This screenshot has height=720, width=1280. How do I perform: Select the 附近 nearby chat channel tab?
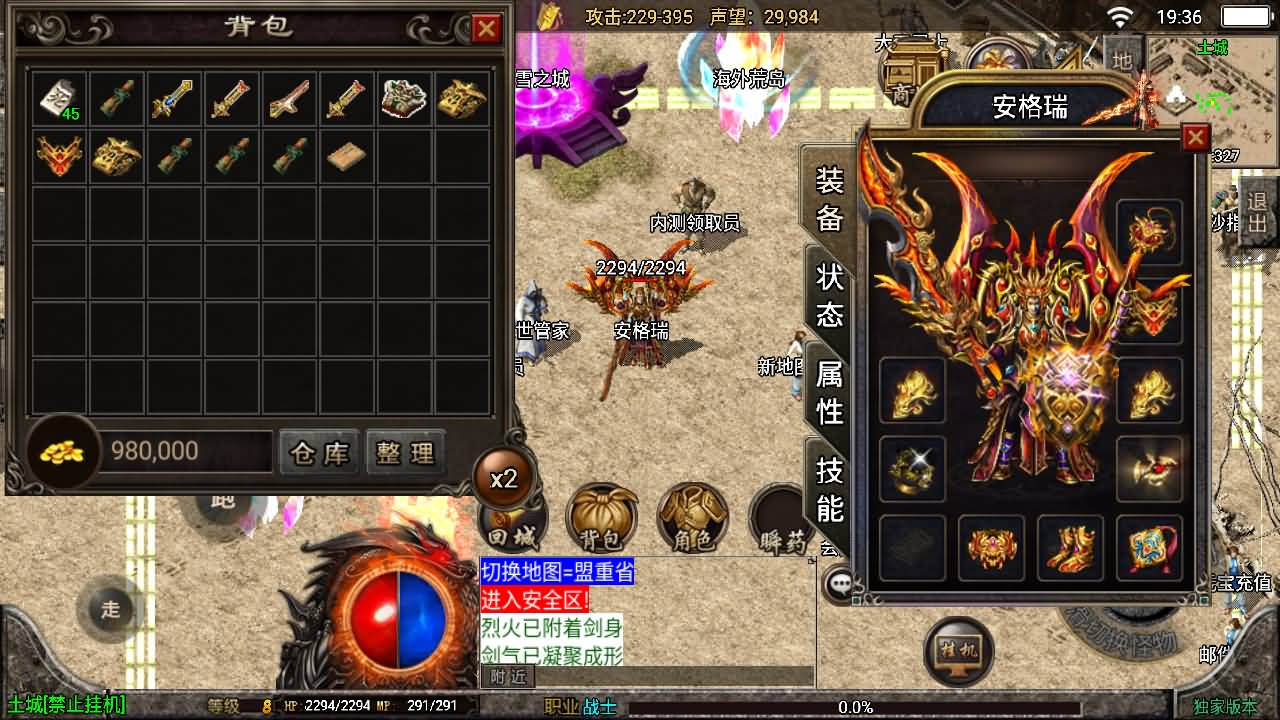tap(506, 676)
